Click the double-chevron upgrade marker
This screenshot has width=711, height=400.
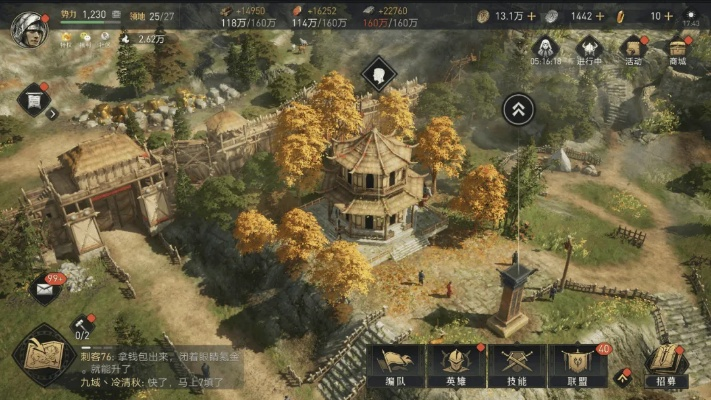(518, 108)
